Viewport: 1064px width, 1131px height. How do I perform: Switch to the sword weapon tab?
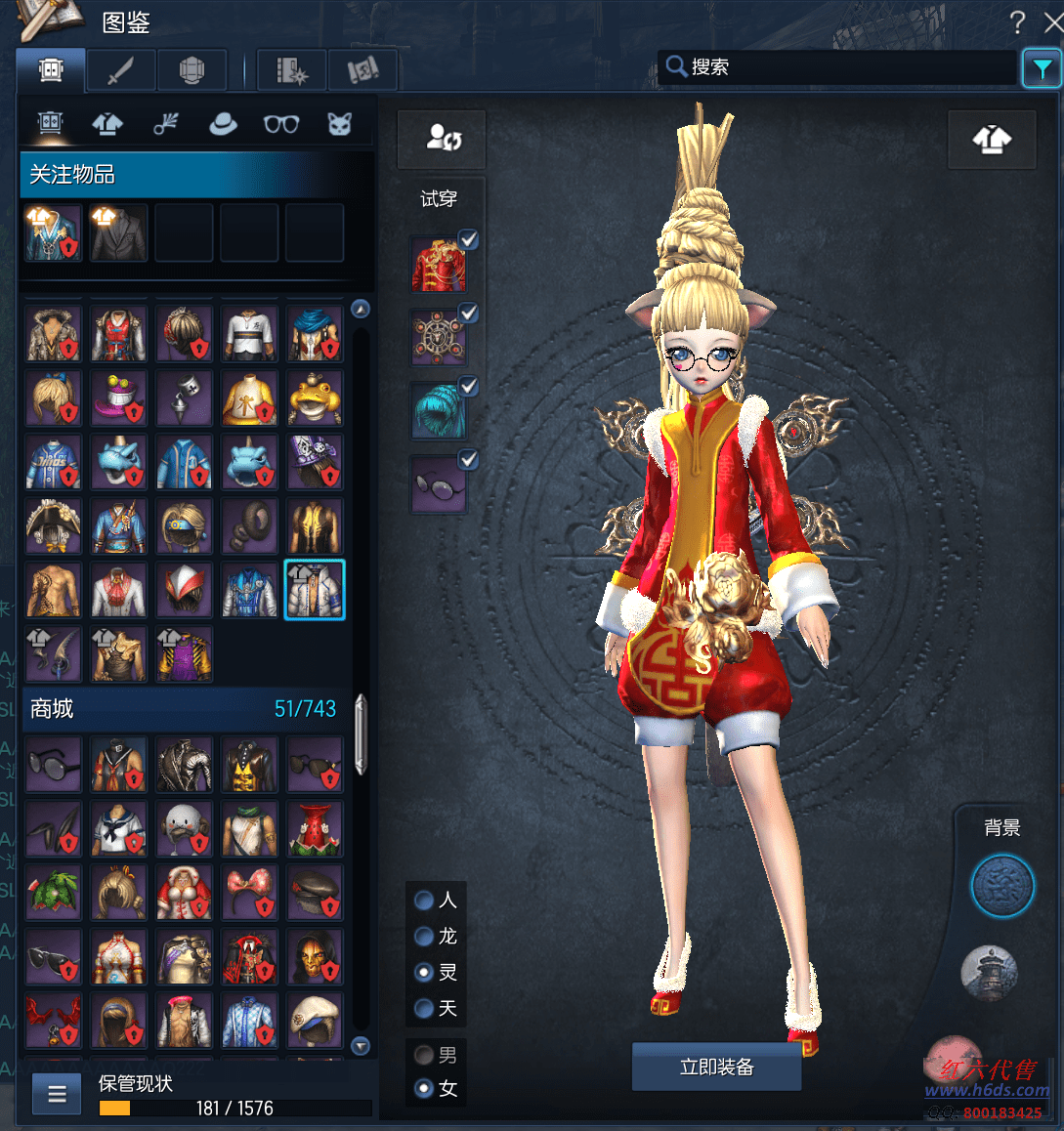click(x=120, y=70)
